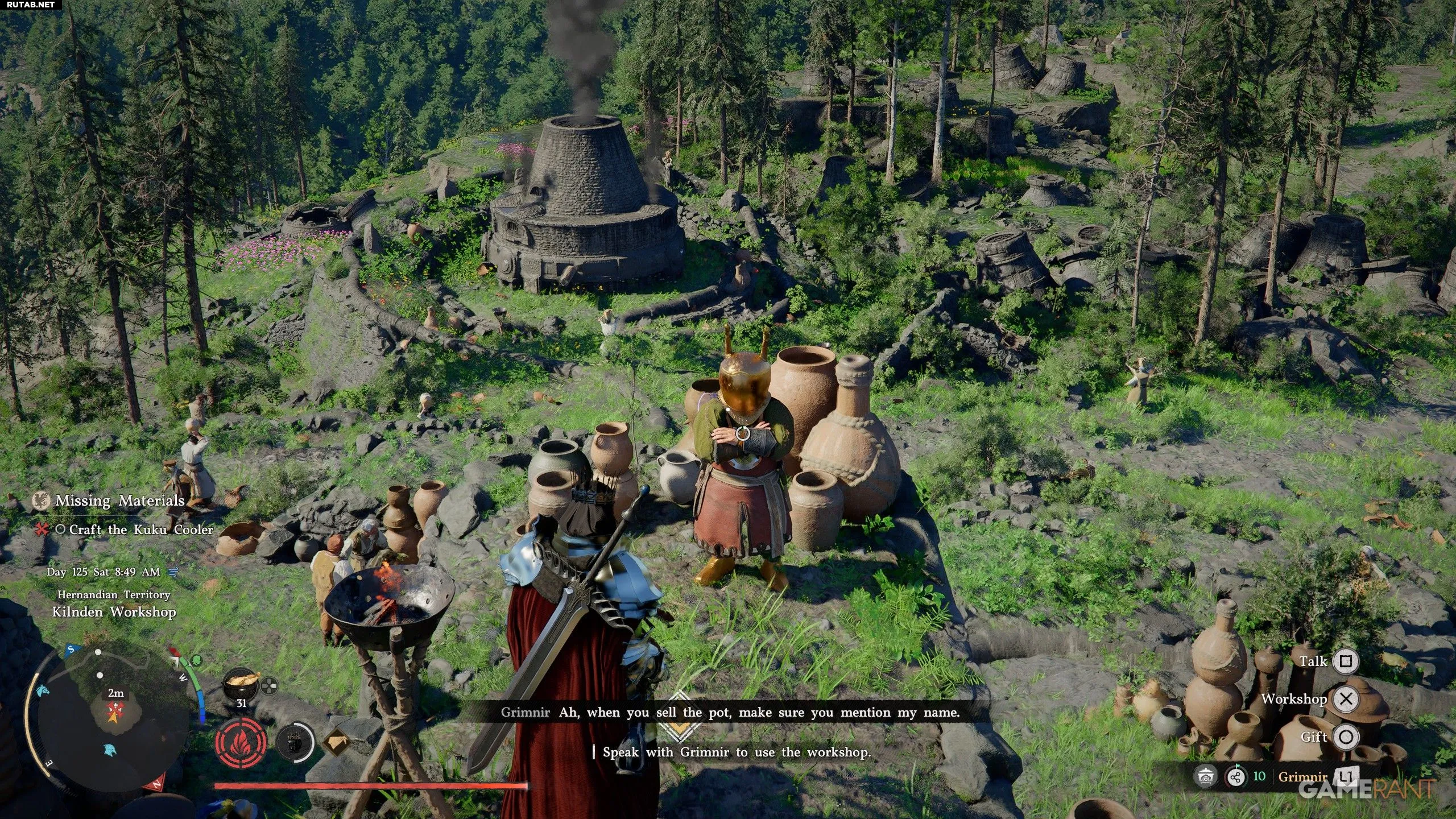Open the cooking pot vendor icon

click(x=1205, y=777)
